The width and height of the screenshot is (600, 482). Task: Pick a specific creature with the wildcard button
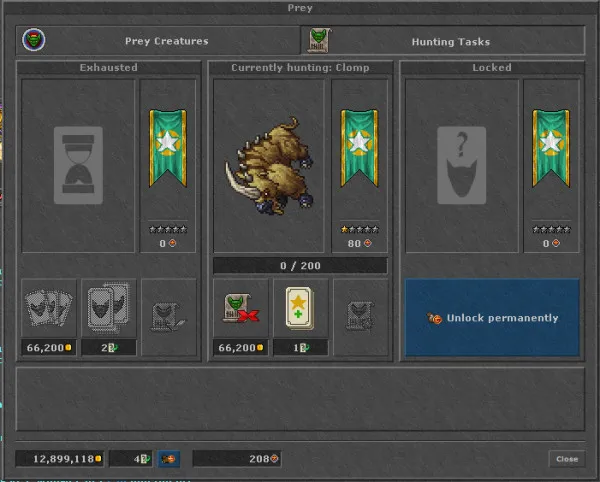tap(107, 309)
